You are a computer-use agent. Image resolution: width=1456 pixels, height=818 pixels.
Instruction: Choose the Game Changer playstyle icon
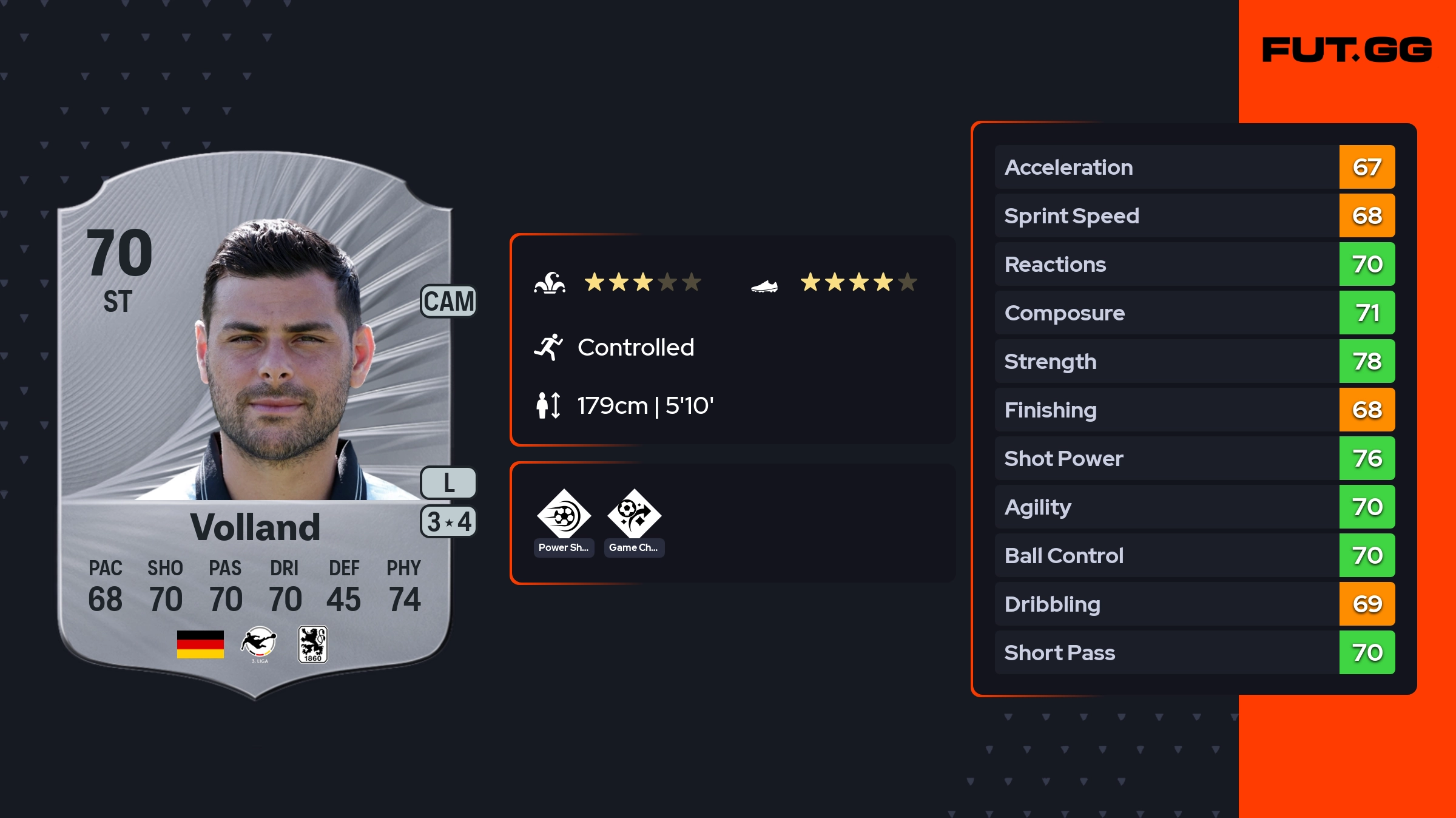[634, 516]
